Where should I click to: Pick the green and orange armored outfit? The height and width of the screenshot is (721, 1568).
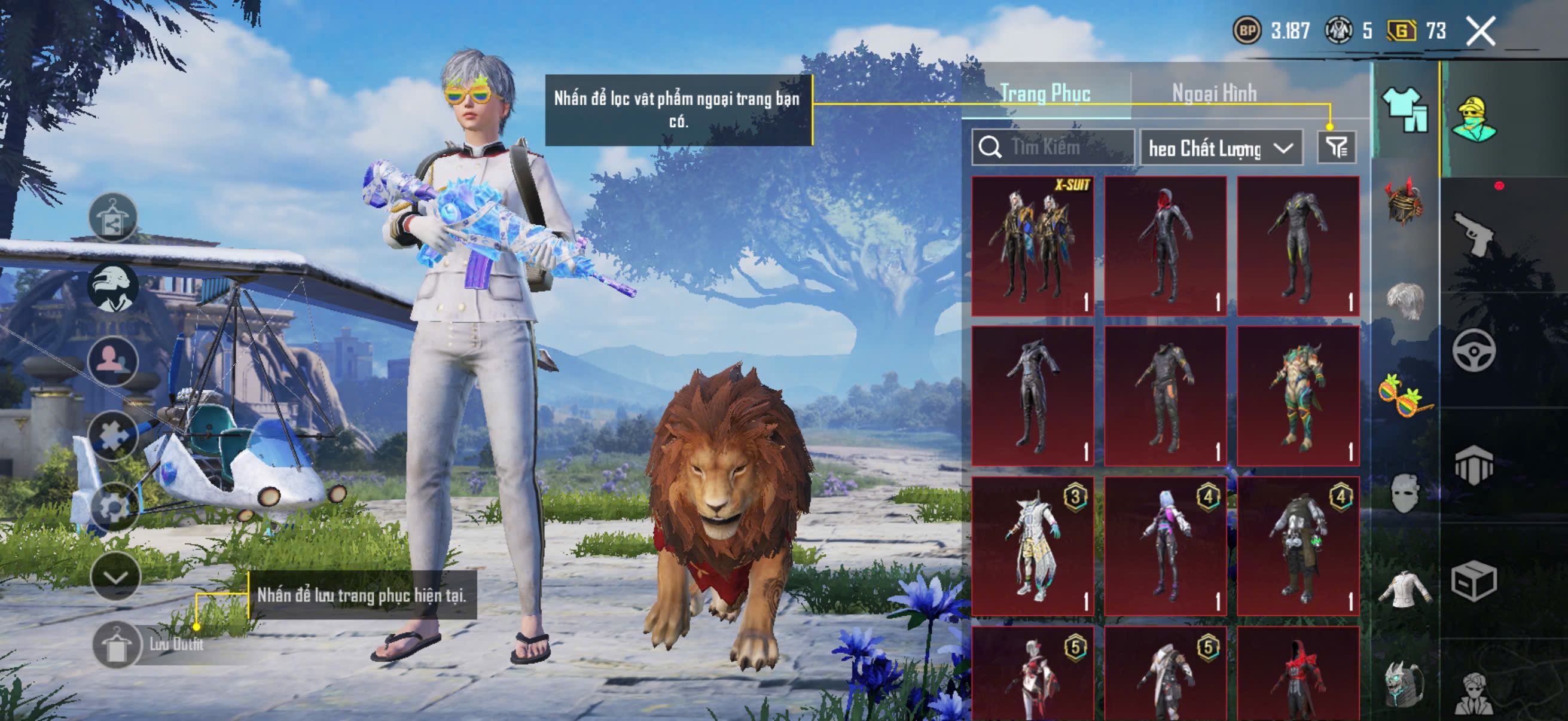pos(1298,396)
